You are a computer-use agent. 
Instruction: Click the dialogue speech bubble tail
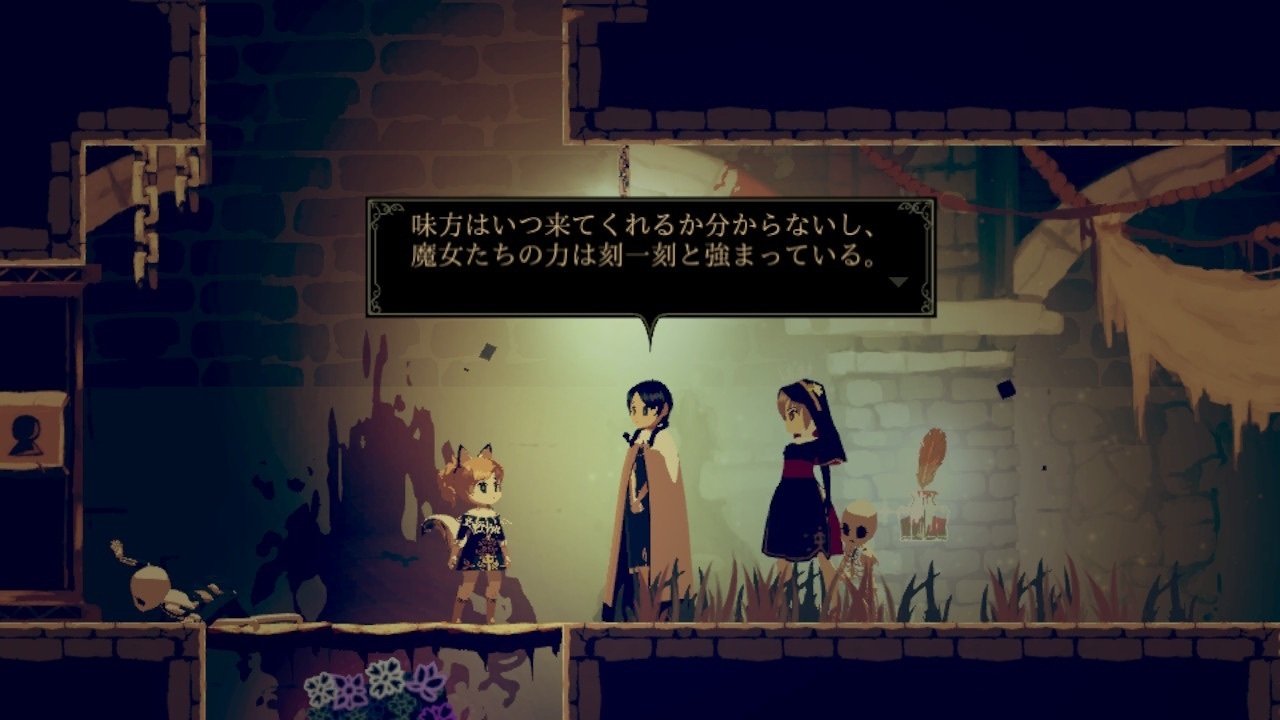coord(650,325)
